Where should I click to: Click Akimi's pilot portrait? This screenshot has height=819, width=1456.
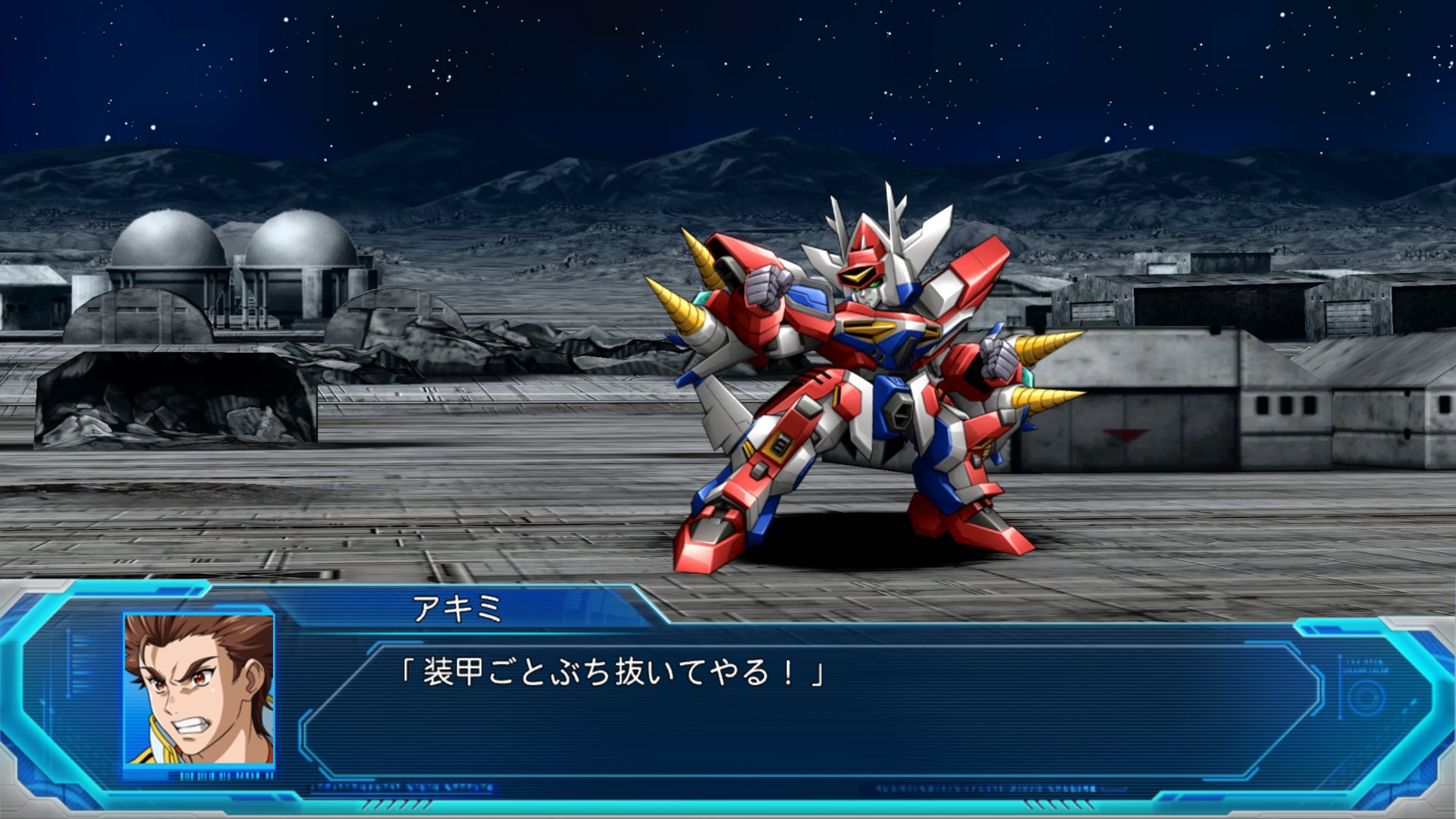pyautogui.click(x=199, y=689)
